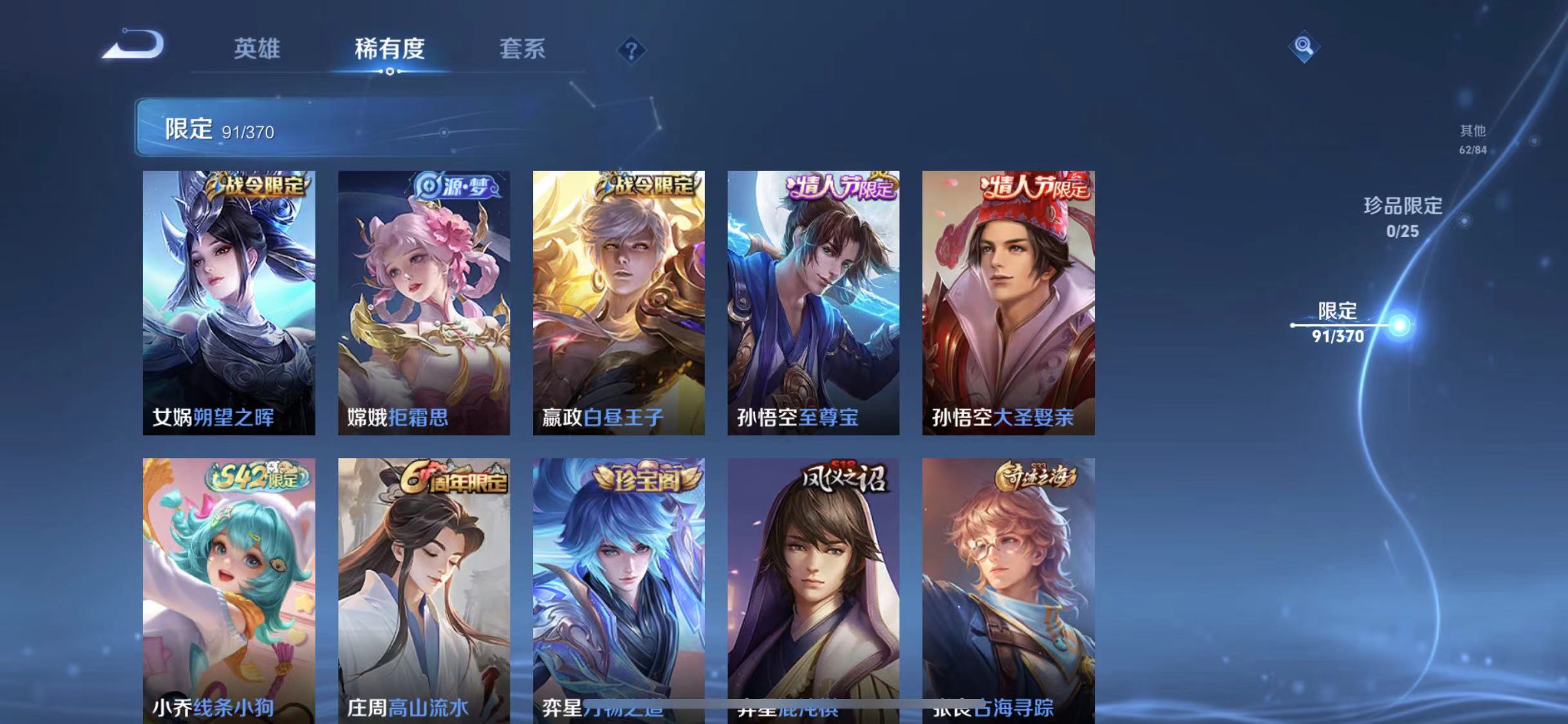Screen dimensions: 1568x724
Task: Switch to the 英雄 tab
Action: (x=257, y=50)
